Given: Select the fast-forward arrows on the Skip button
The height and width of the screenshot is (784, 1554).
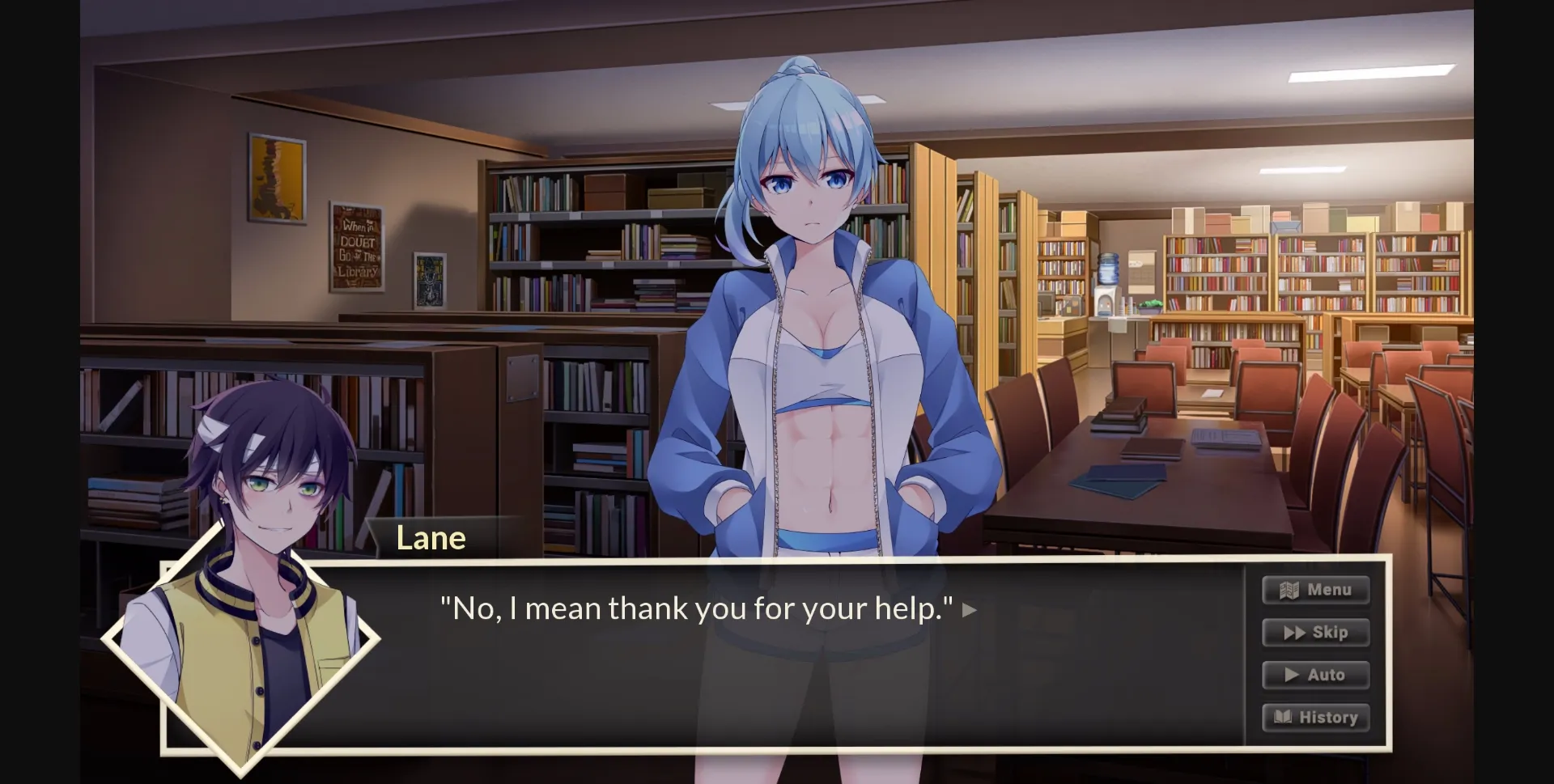Looking at the screenshot, I should tap(1295, 633).
